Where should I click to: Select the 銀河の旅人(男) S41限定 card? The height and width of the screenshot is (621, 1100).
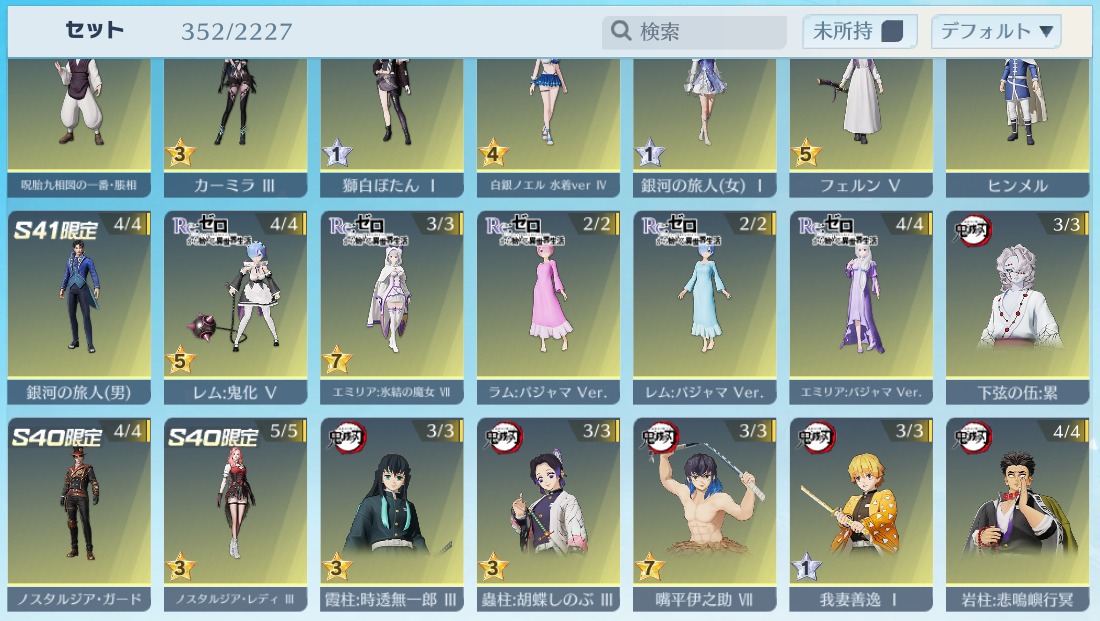pyautogui.click(x=79, y=305)
